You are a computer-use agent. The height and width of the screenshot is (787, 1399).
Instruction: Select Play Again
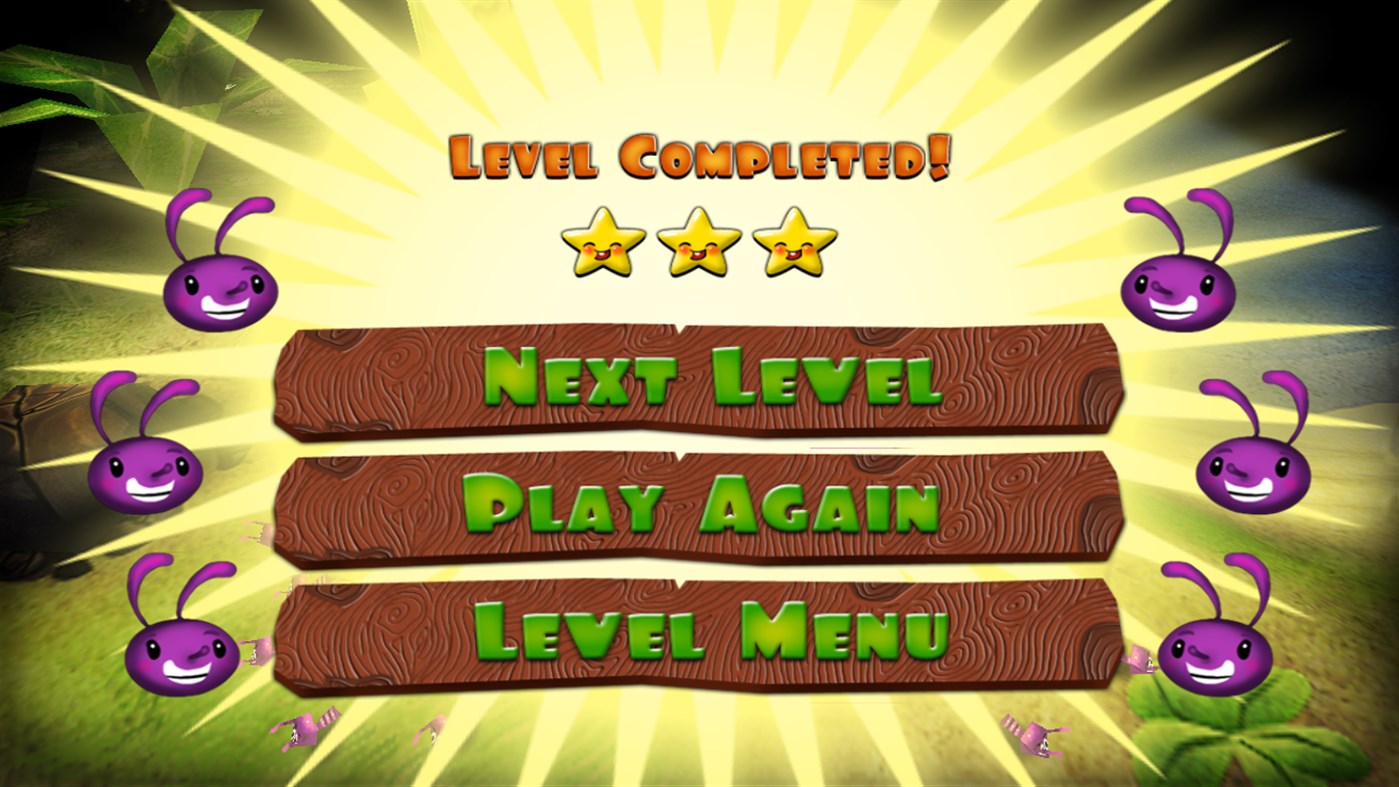(x=700, y=505)
